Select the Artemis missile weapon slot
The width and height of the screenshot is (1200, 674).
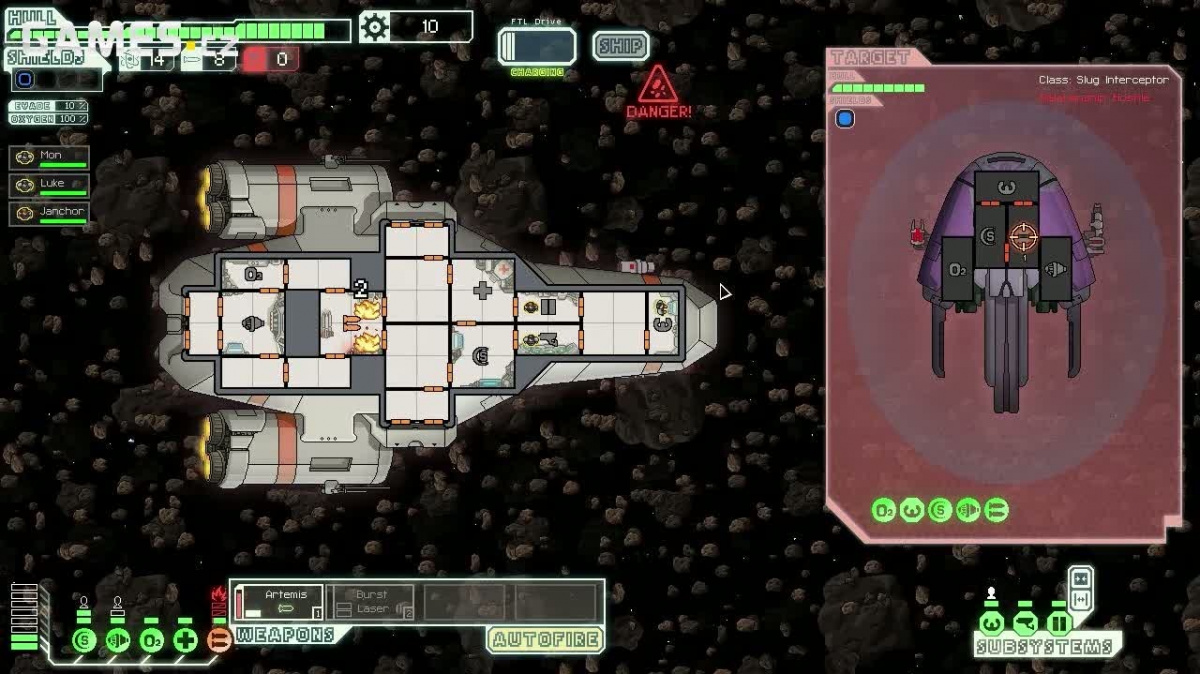coord(279,602)
